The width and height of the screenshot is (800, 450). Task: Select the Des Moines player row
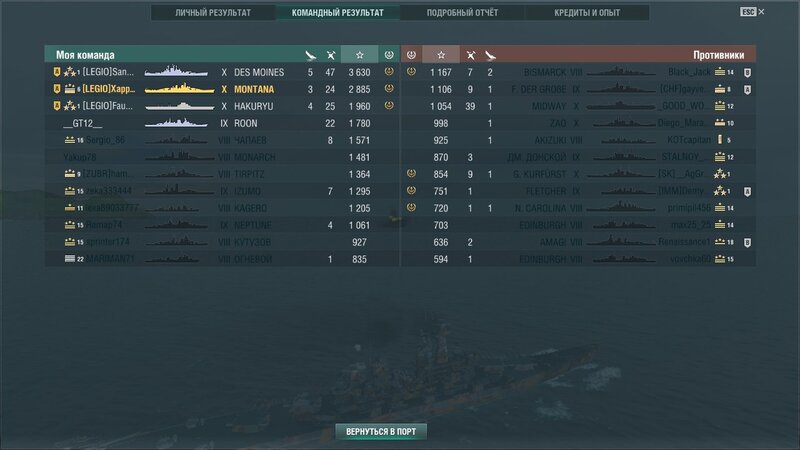[x=220, y=72]
